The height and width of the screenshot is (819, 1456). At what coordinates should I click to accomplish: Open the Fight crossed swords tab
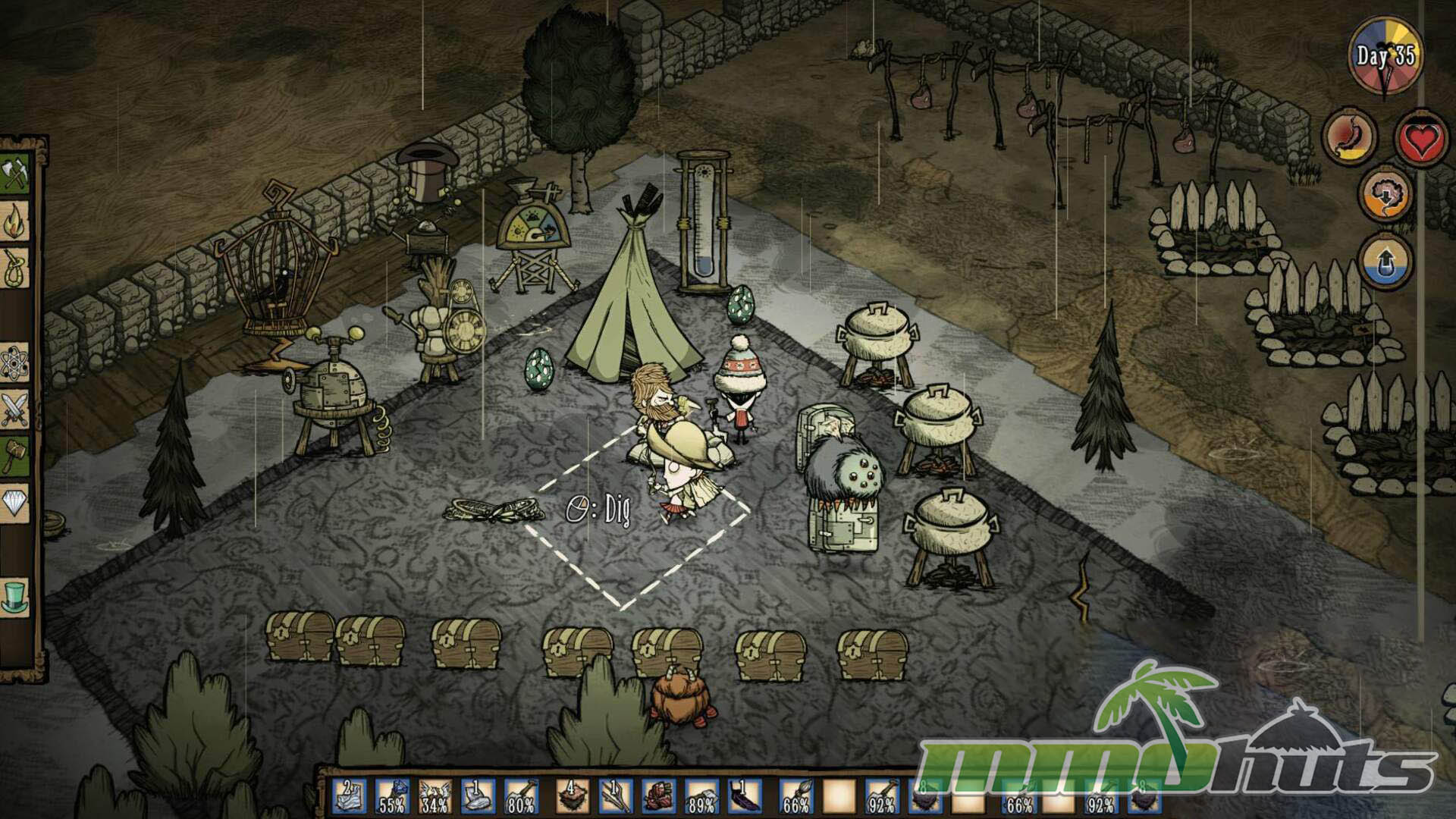[x=14, y=410]
